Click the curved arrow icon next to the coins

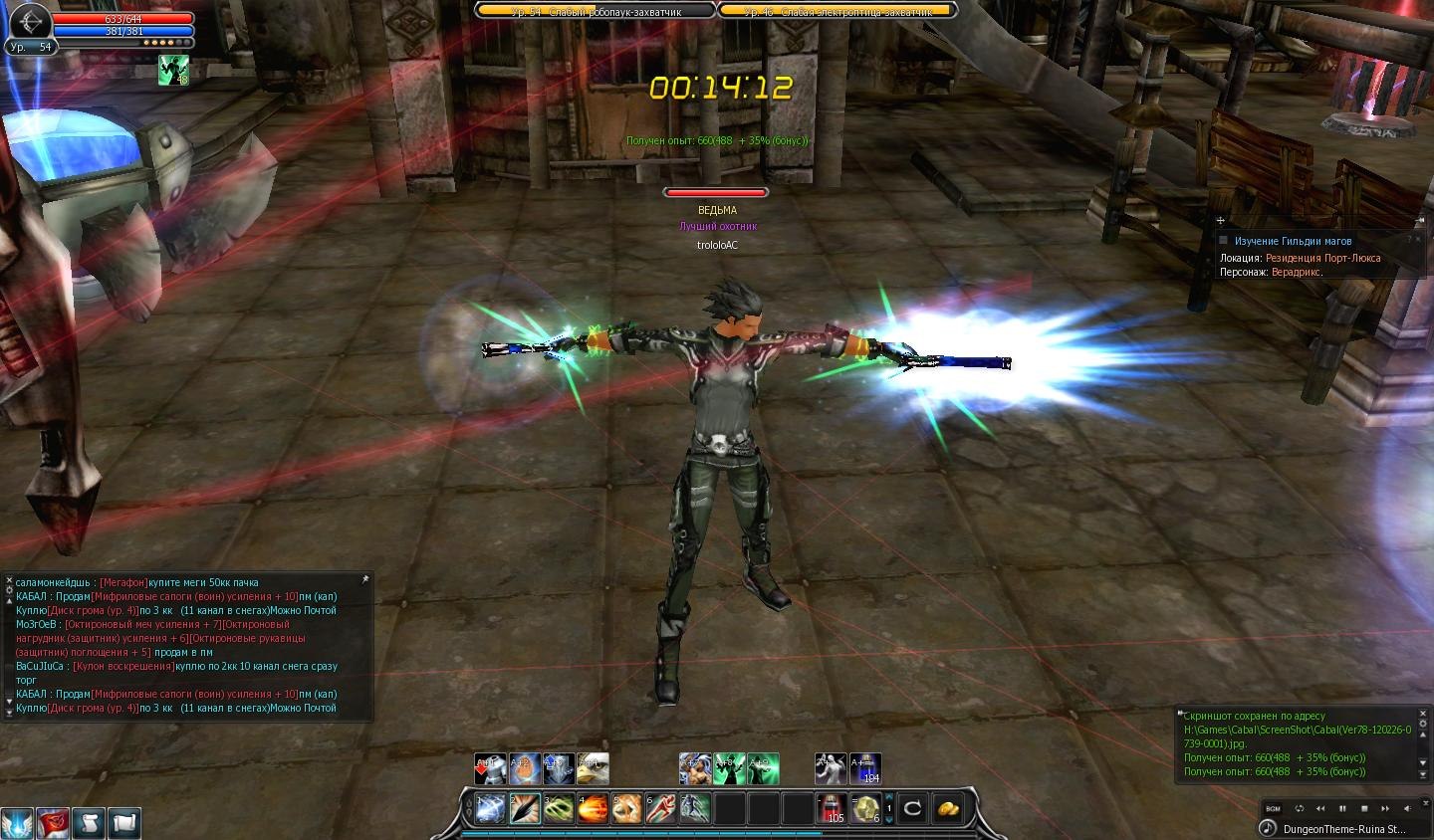912,808
